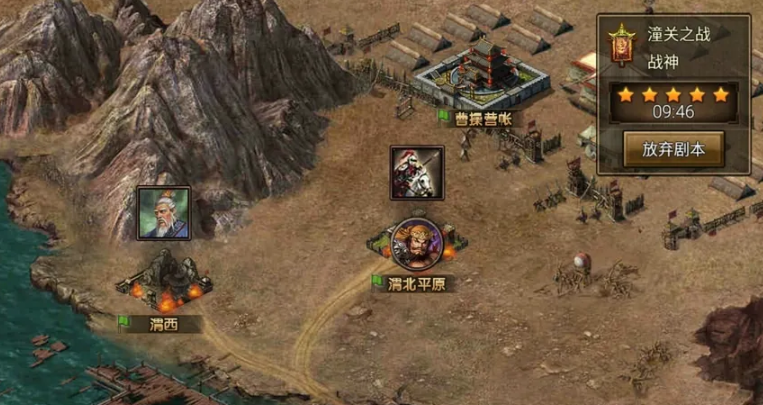Viewport: 763px width, 405px height.
Task: Open the white-bearded elder general portrait
Action: [164, 212]
